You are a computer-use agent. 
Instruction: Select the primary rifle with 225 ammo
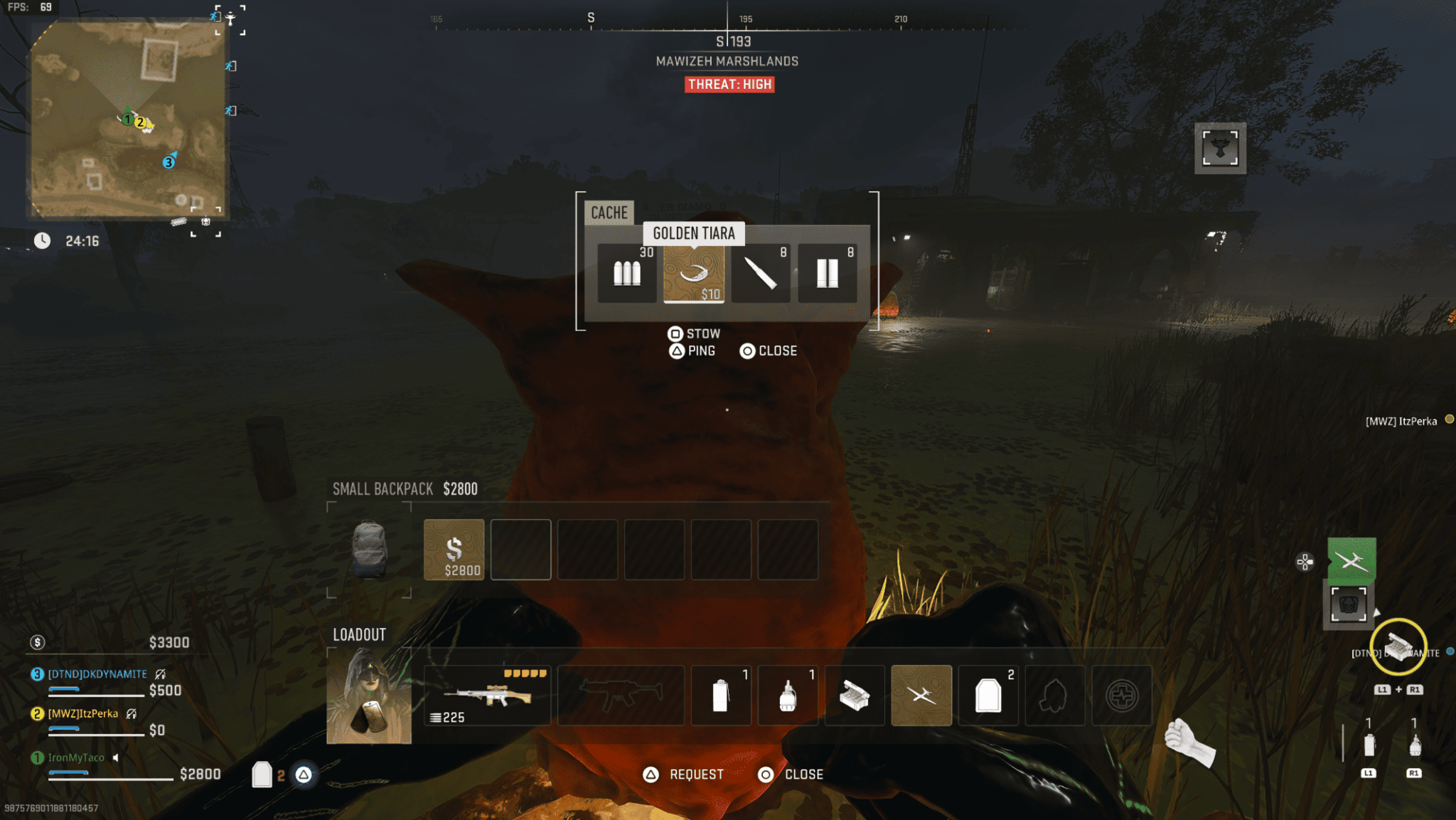(487, 695)
